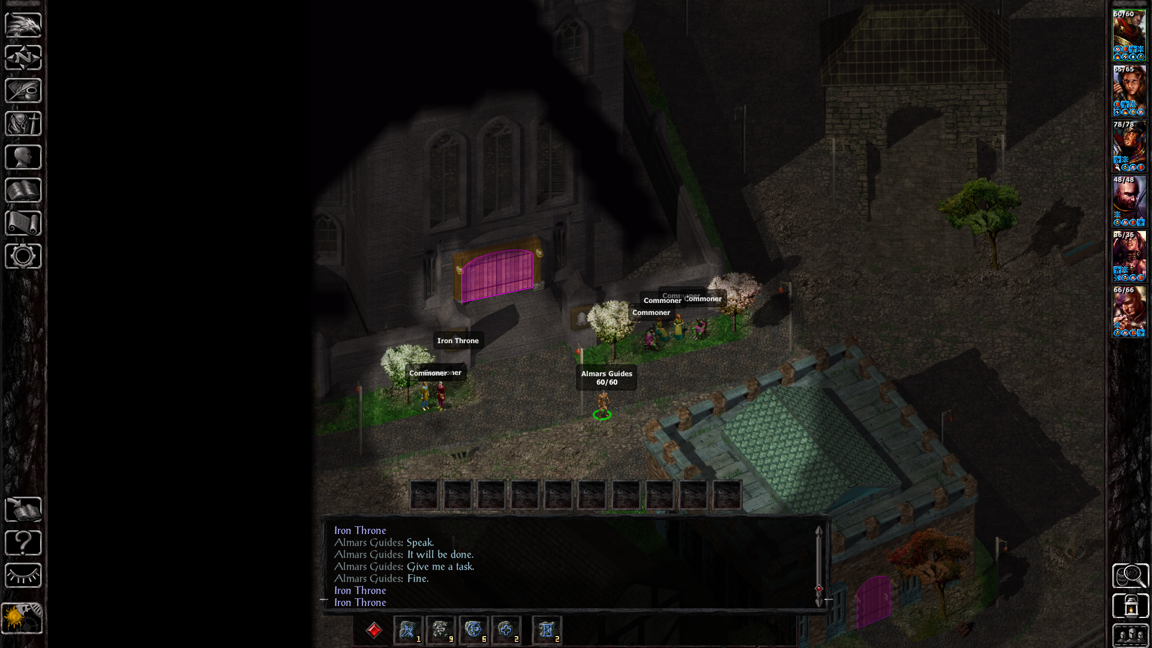This screenshot has width=1152, height=648.
Task: Click the sun and moon clock button
Action: tap(22, 618)
